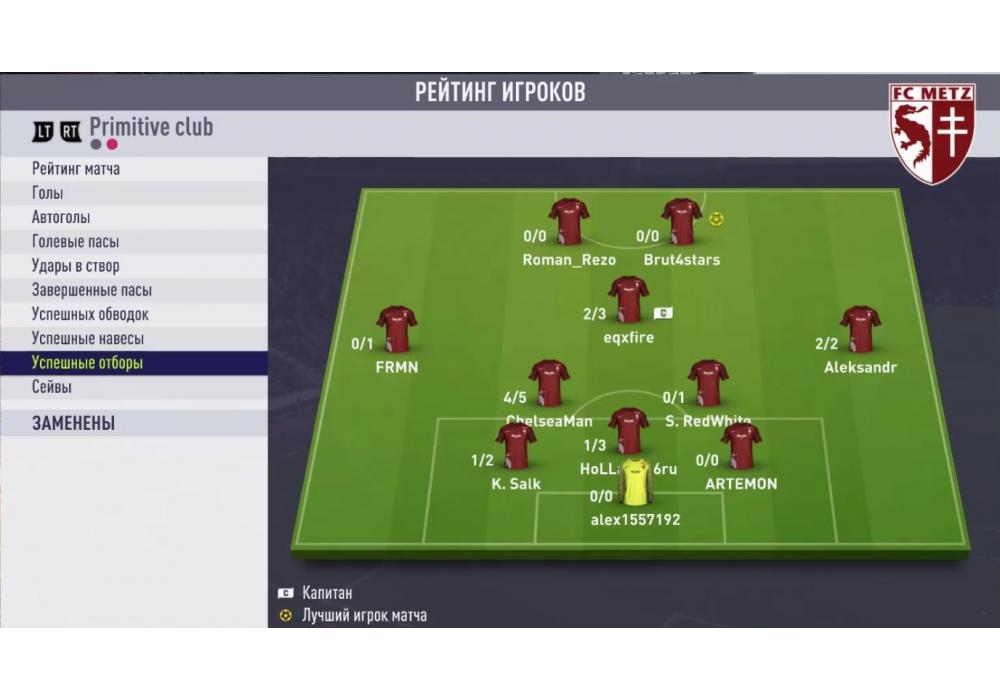Show Завершенные пасы statistics
1000x700 pixels.
click(x=91, y=290)
